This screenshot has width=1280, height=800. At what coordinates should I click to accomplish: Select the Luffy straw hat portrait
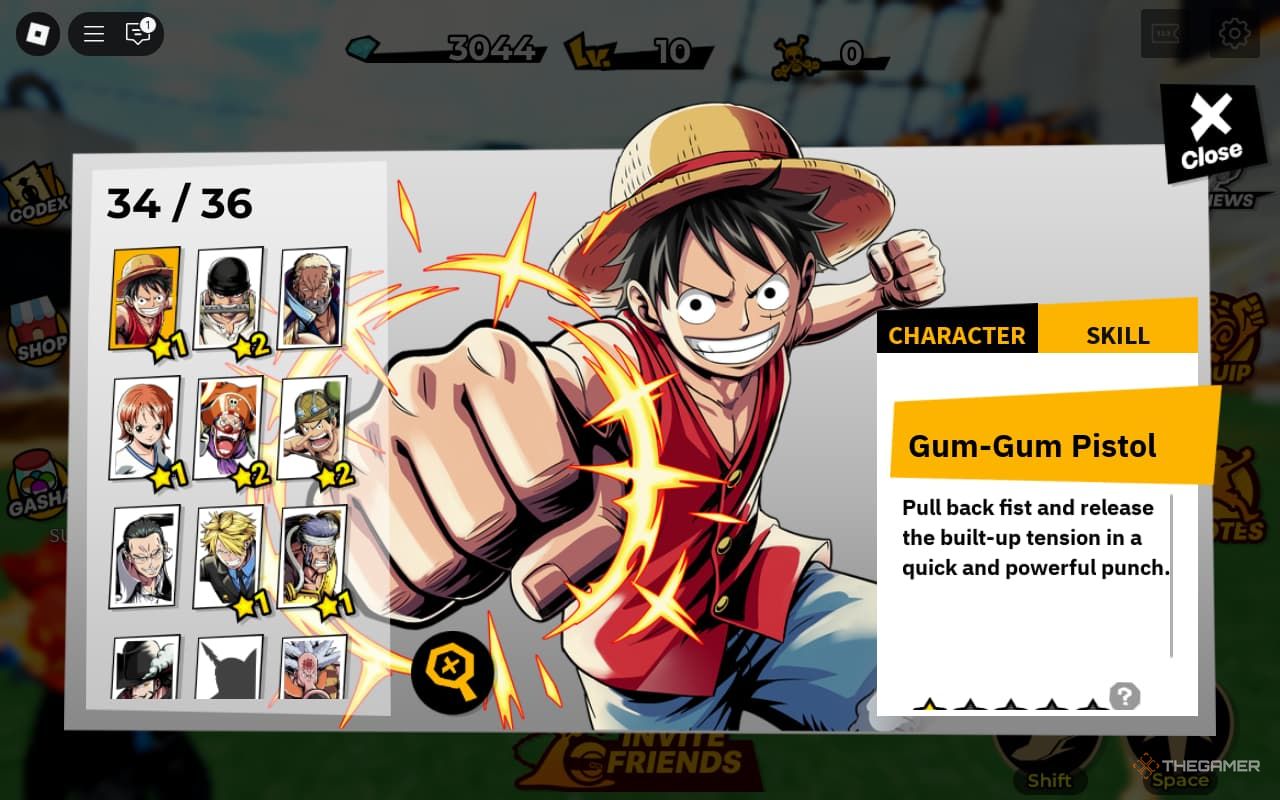click(146, 298)
